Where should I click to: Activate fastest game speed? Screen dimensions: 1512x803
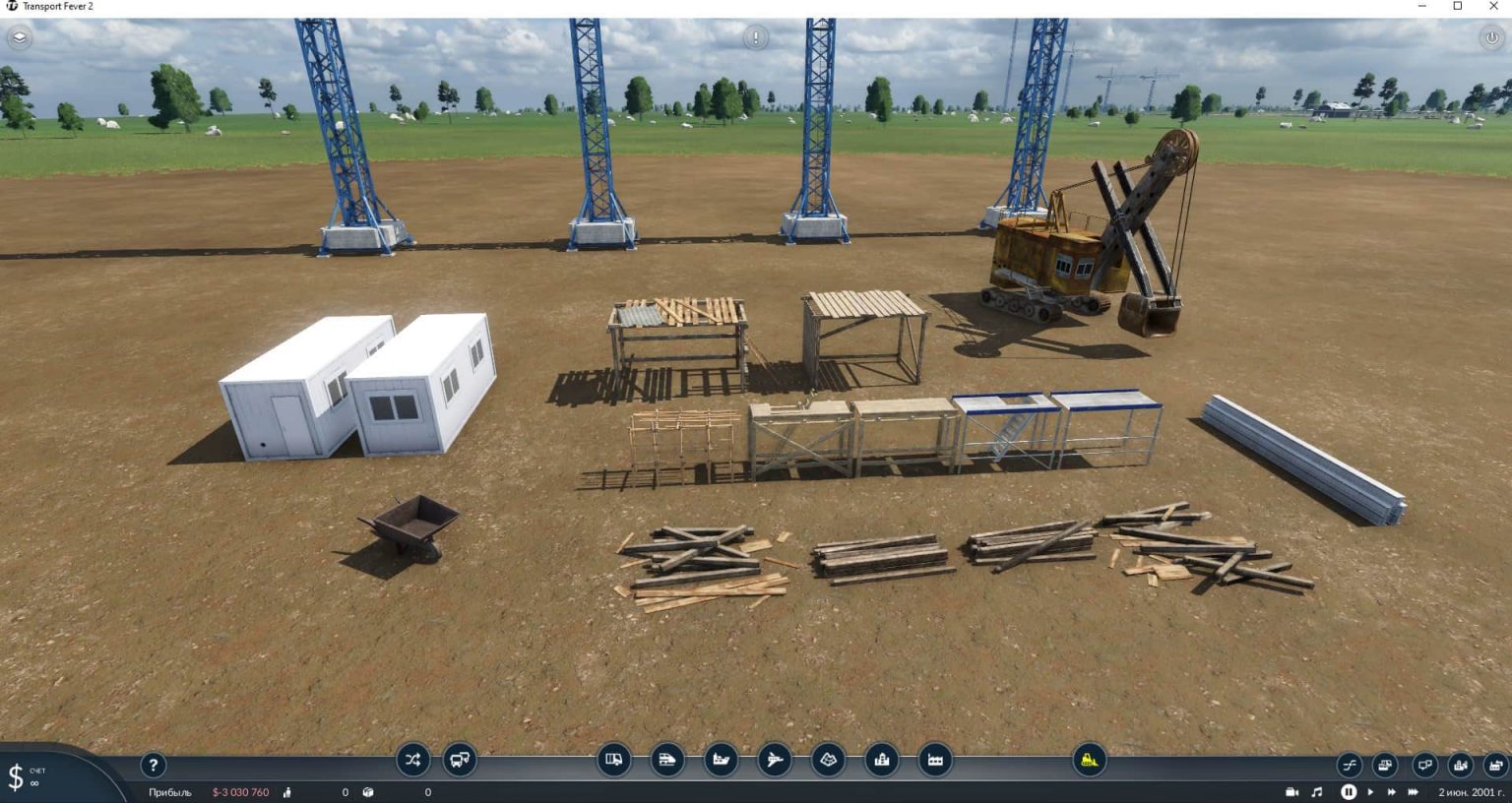1413,791
